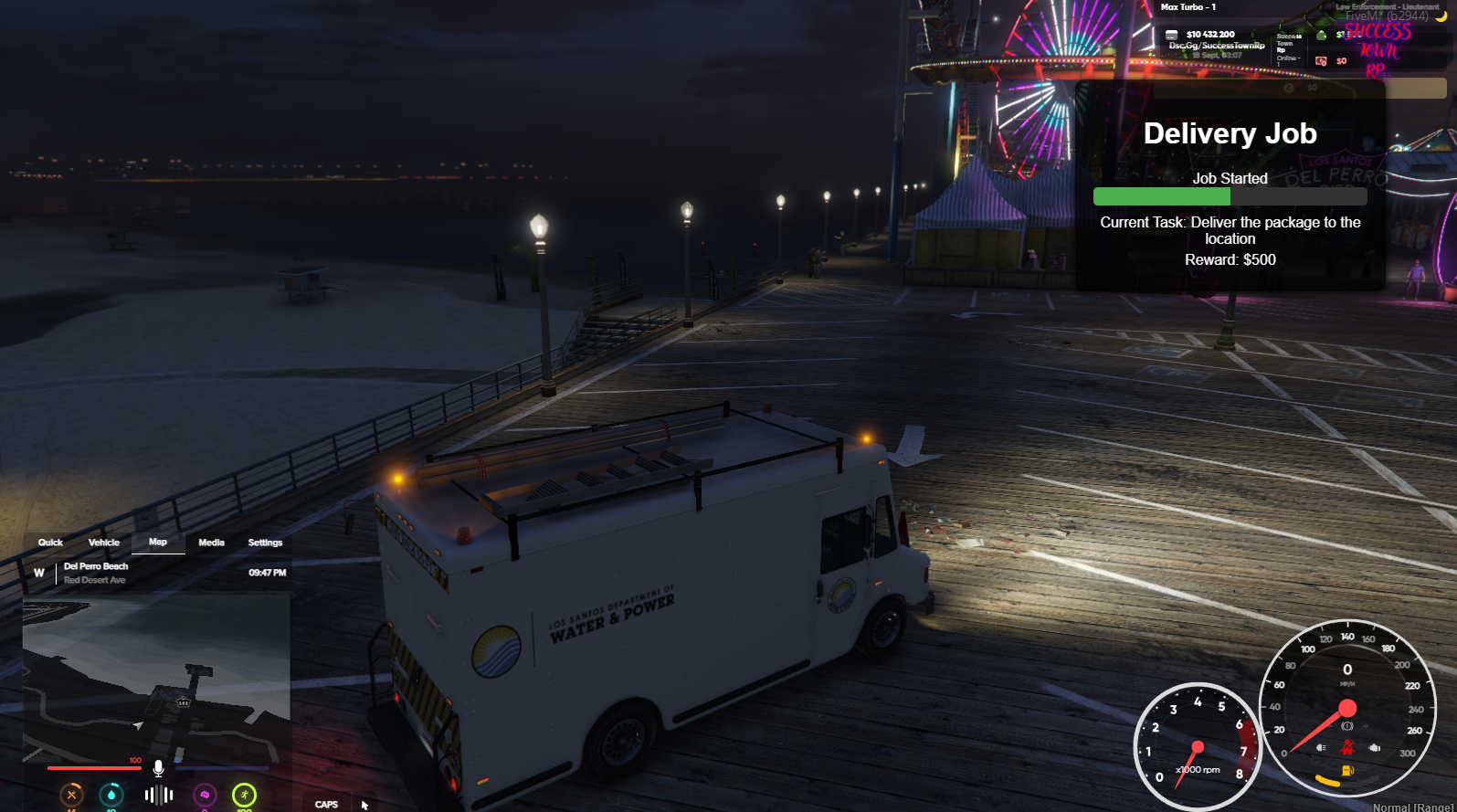Click the voice range waveform icon
This screenshot has width=1457, height=812.
(159, 795)
